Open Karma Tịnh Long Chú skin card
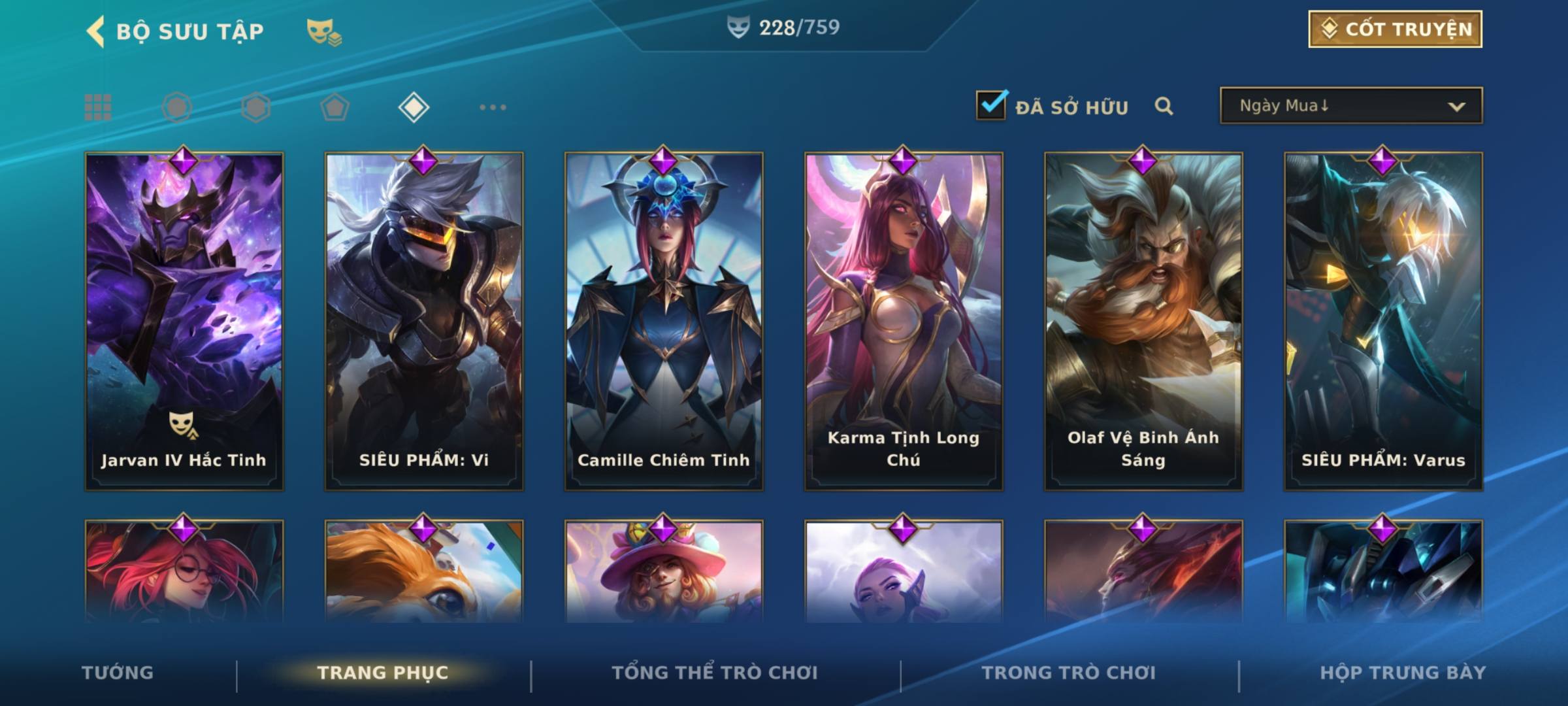 click(904, 320)
